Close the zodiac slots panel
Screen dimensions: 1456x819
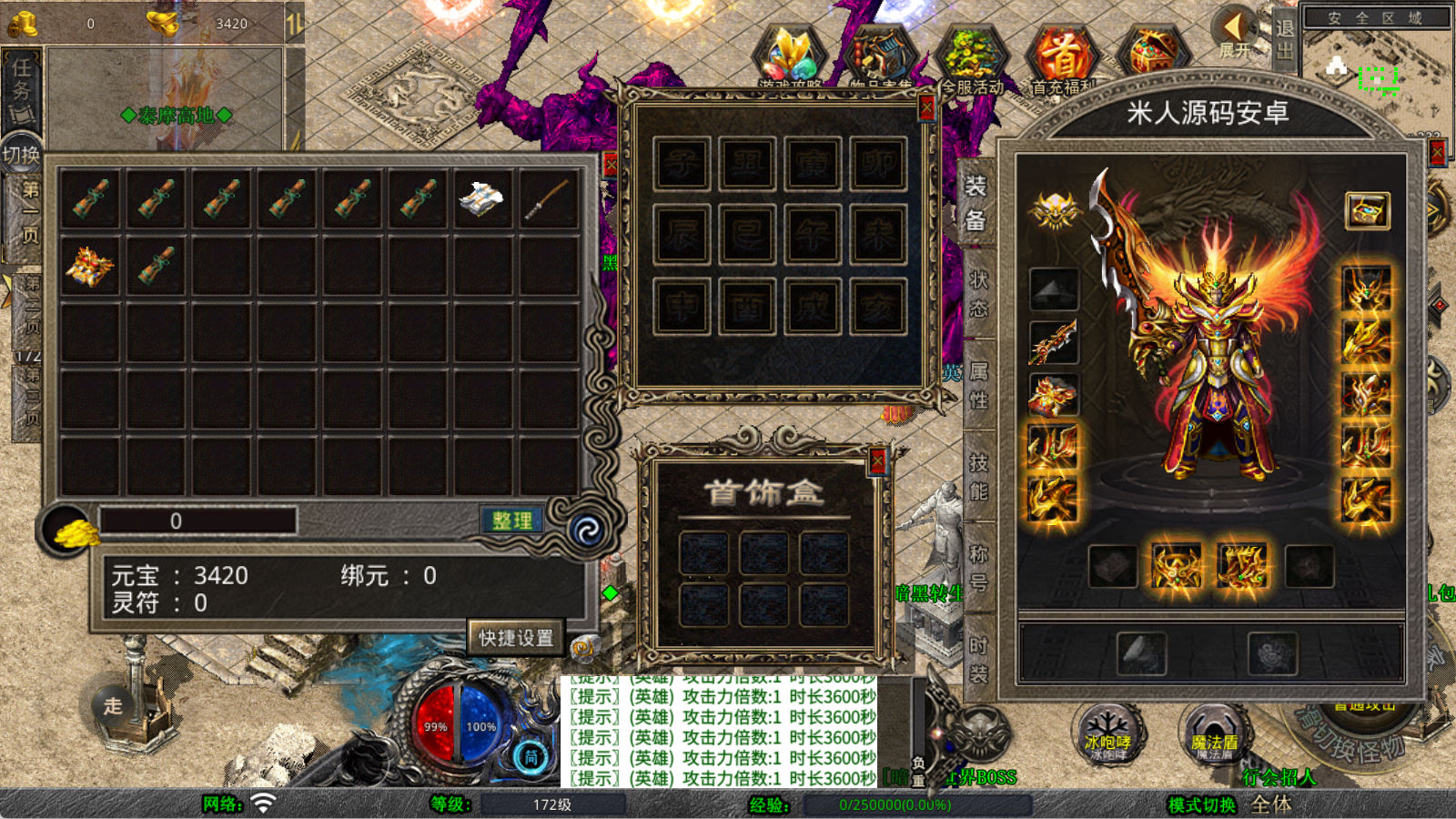(x=926, y=108)
